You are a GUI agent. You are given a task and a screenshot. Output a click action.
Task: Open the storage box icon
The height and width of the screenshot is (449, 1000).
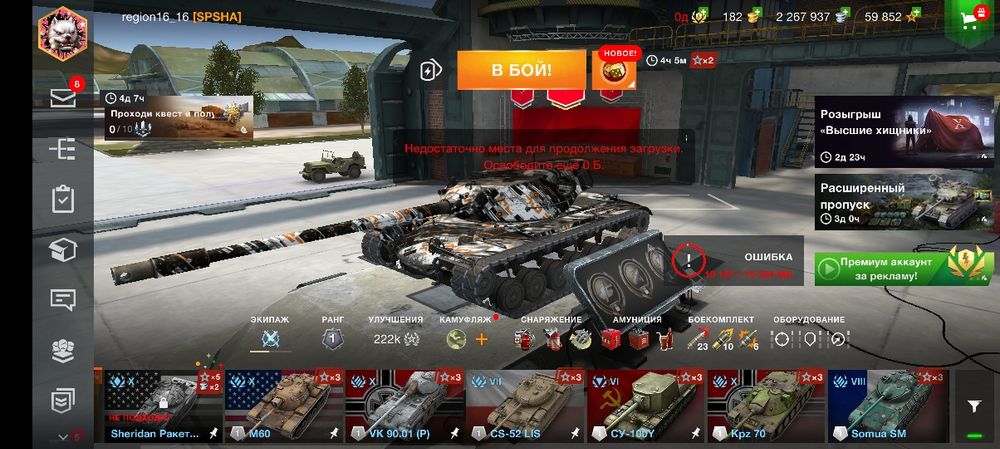click(63, 250)
